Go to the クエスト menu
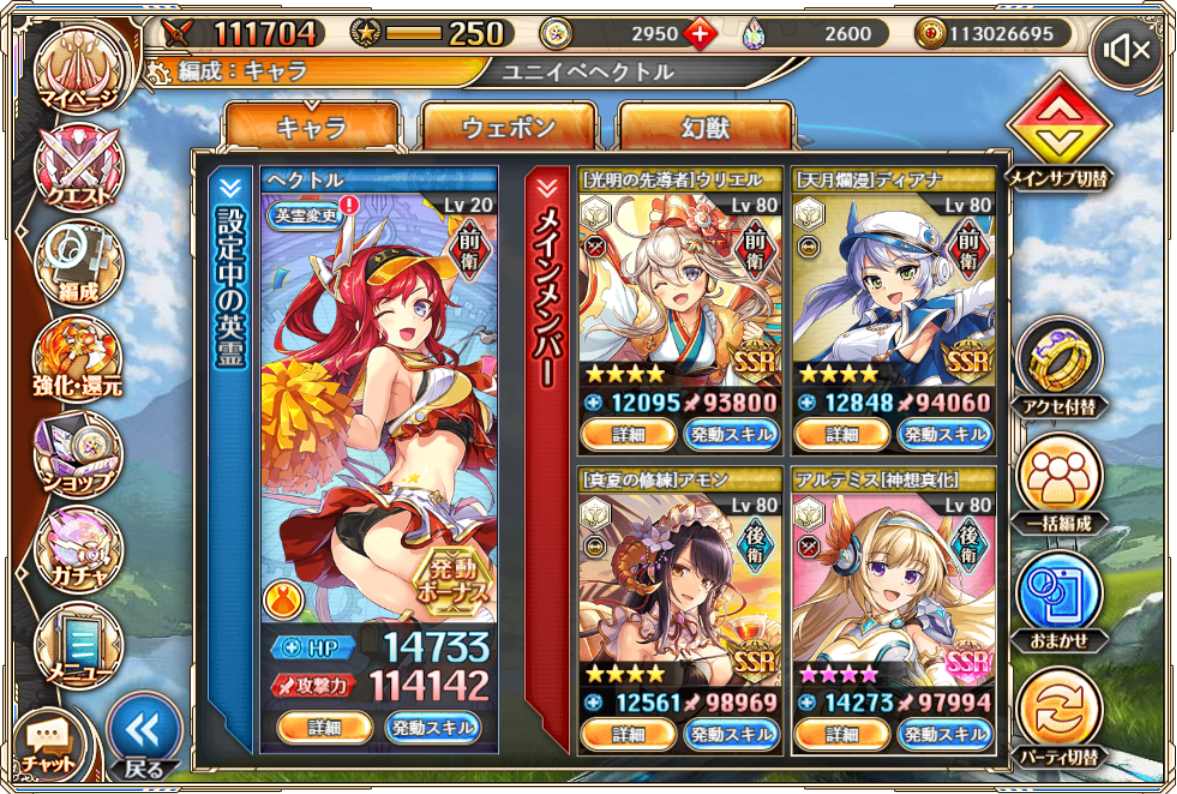Image resolution: width=1177 pixels, height=794 pixels. 78,166
